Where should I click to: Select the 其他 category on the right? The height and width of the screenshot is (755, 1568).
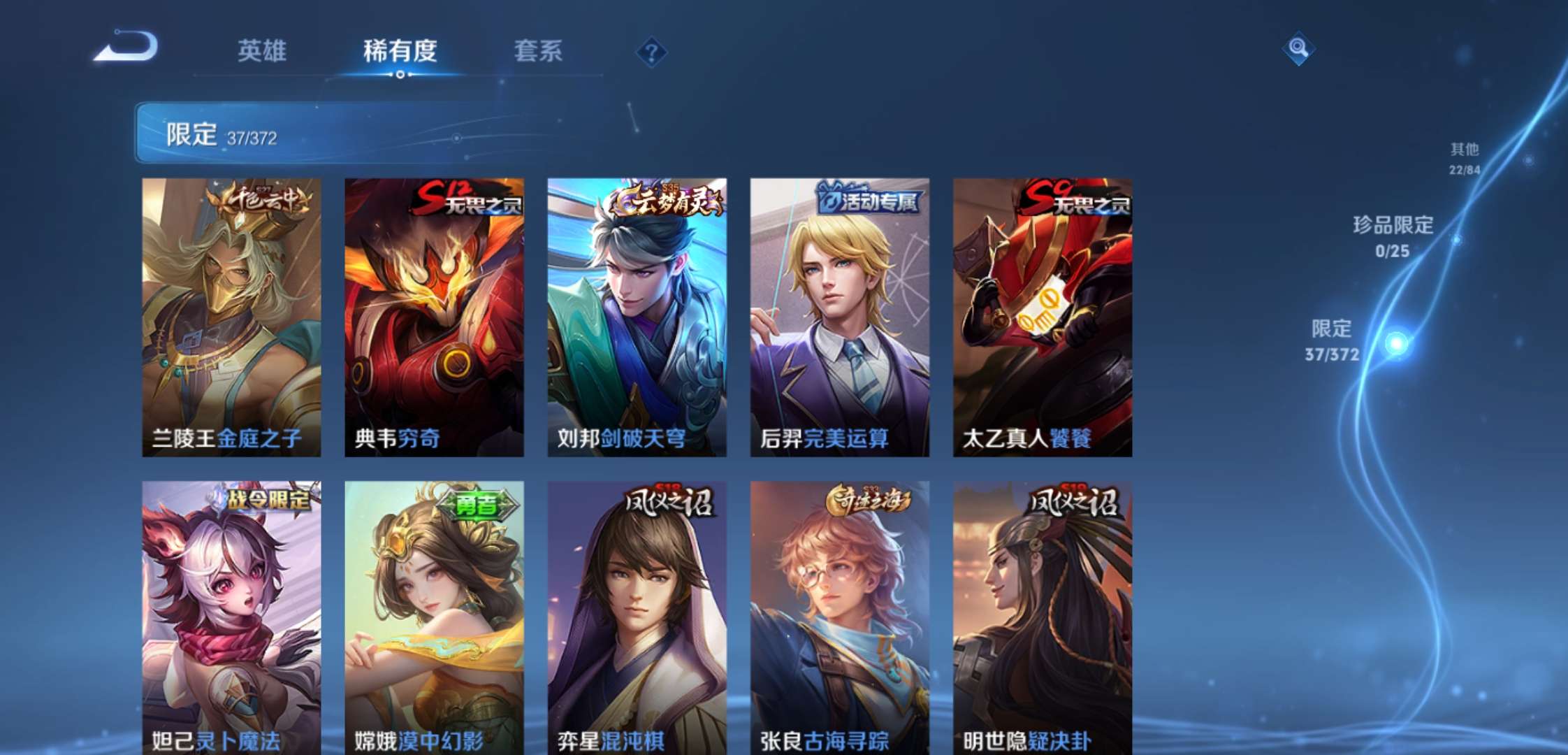1465,157
